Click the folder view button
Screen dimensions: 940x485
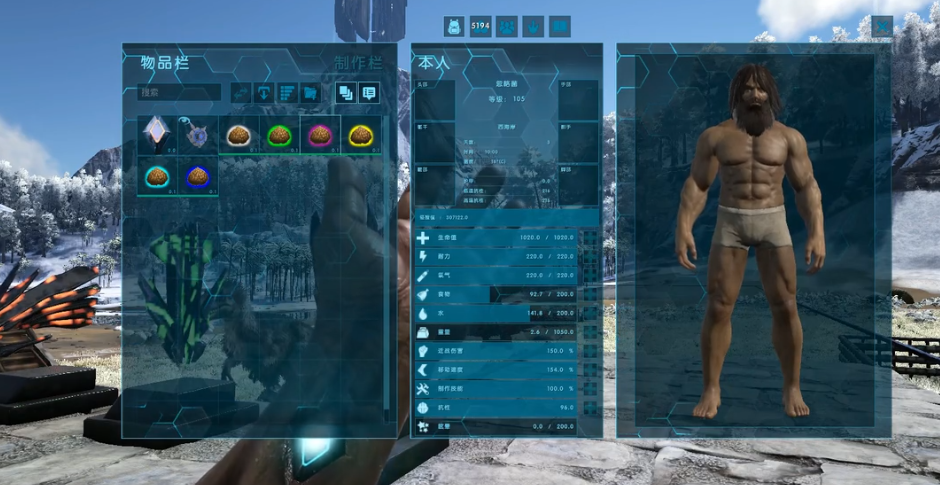[x=311, y=93]
